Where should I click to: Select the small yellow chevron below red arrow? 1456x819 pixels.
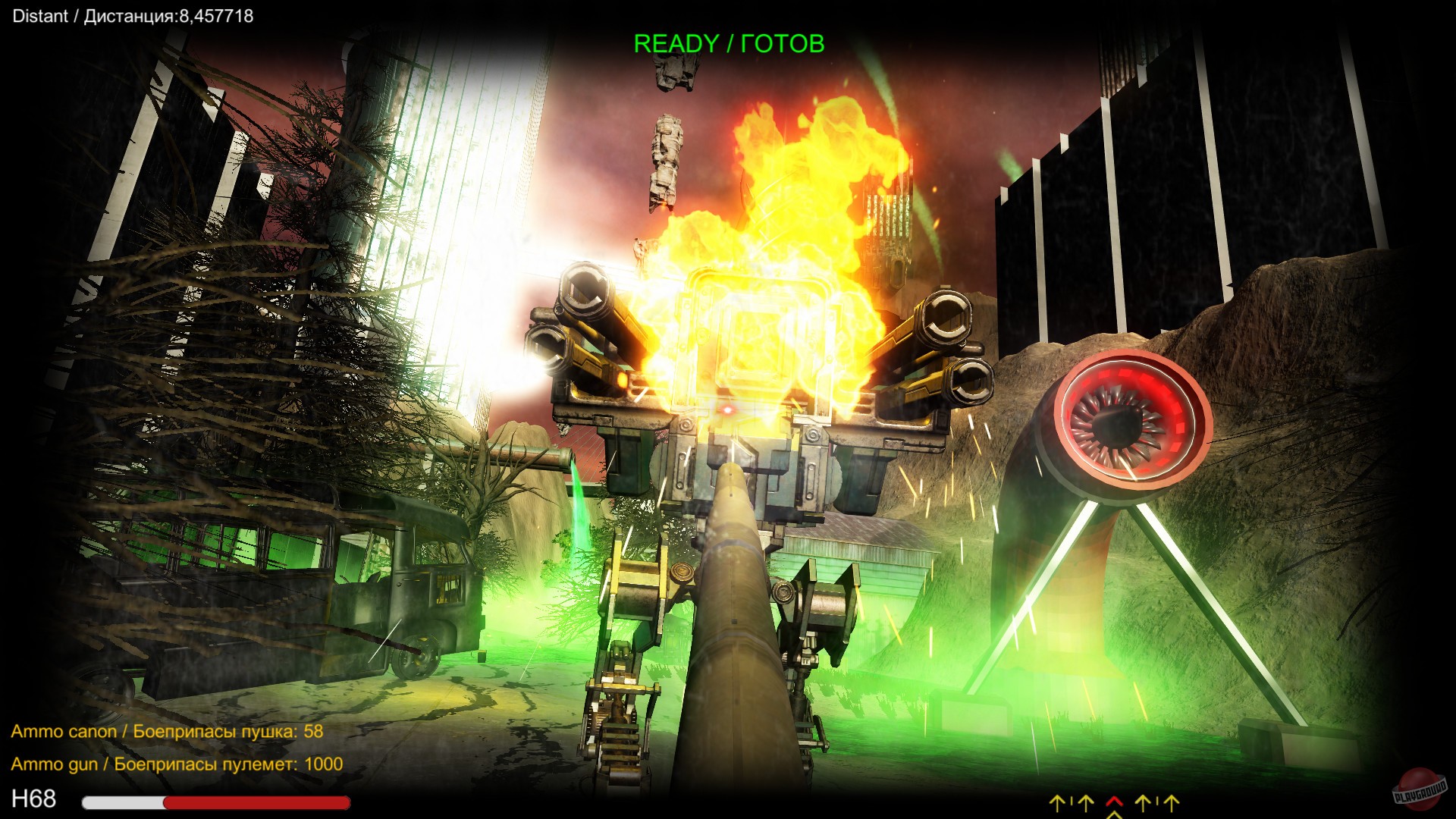tap(1115, 817)
